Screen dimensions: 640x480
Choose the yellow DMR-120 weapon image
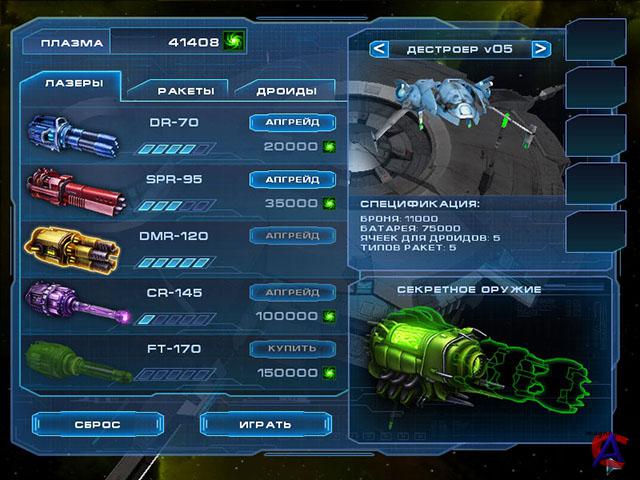tap(75, 247)
